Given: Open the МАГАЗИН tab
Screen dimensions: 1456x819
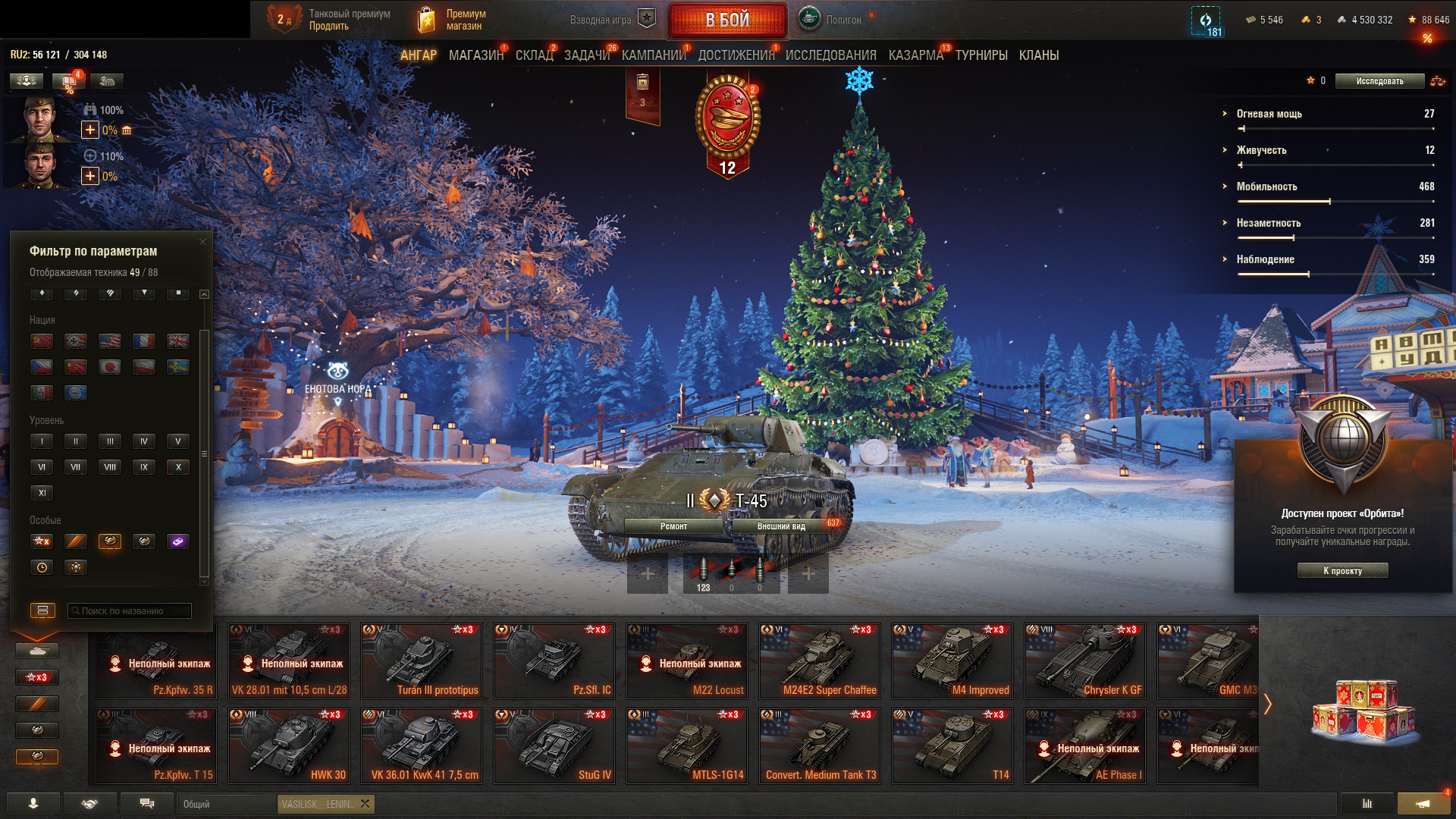Looking at the screenshot, I should [x=475, y=55].
